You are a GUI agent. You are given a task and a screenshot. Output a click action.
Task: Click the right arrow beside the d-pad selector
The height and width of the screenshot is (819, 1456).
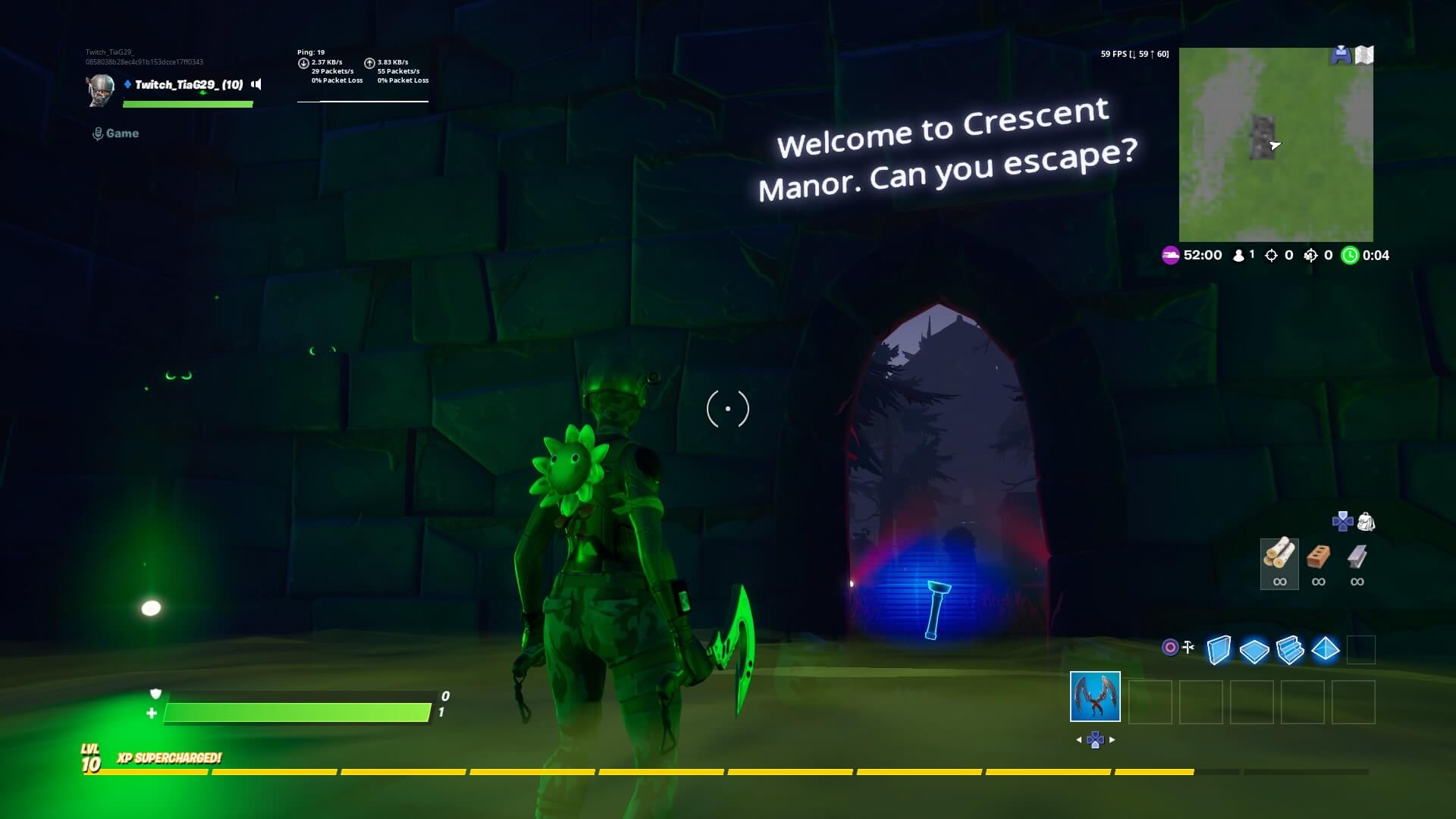click(x=1112, y=739)
